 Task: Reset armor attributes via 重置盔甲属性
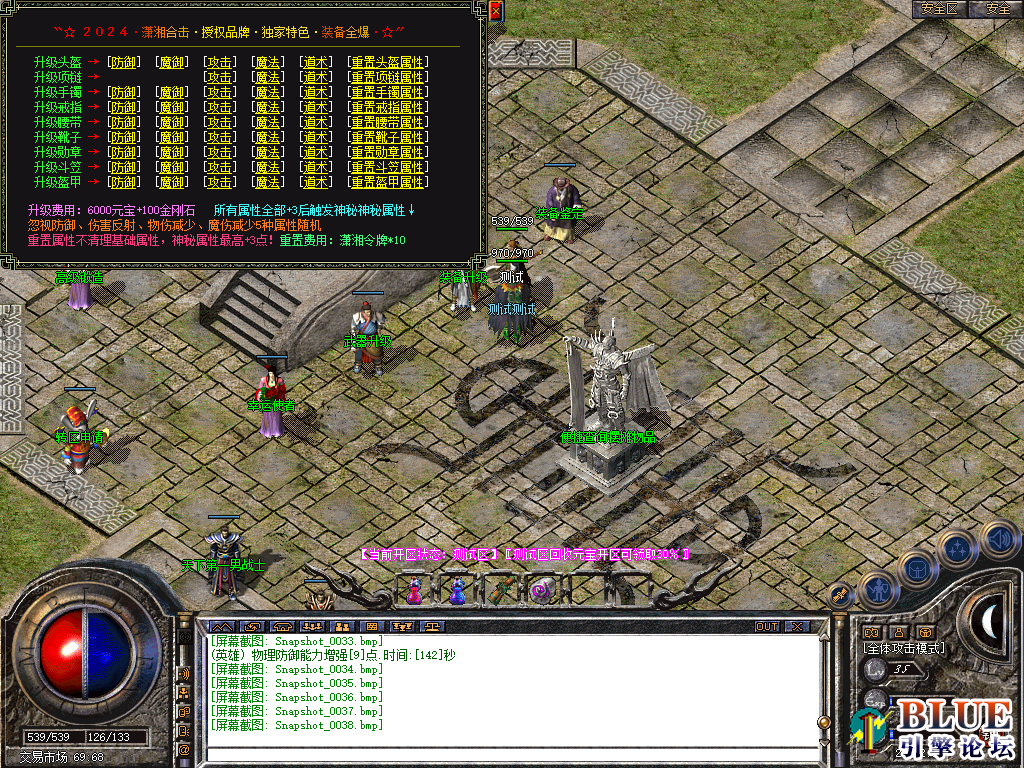[x=388, y=182]
